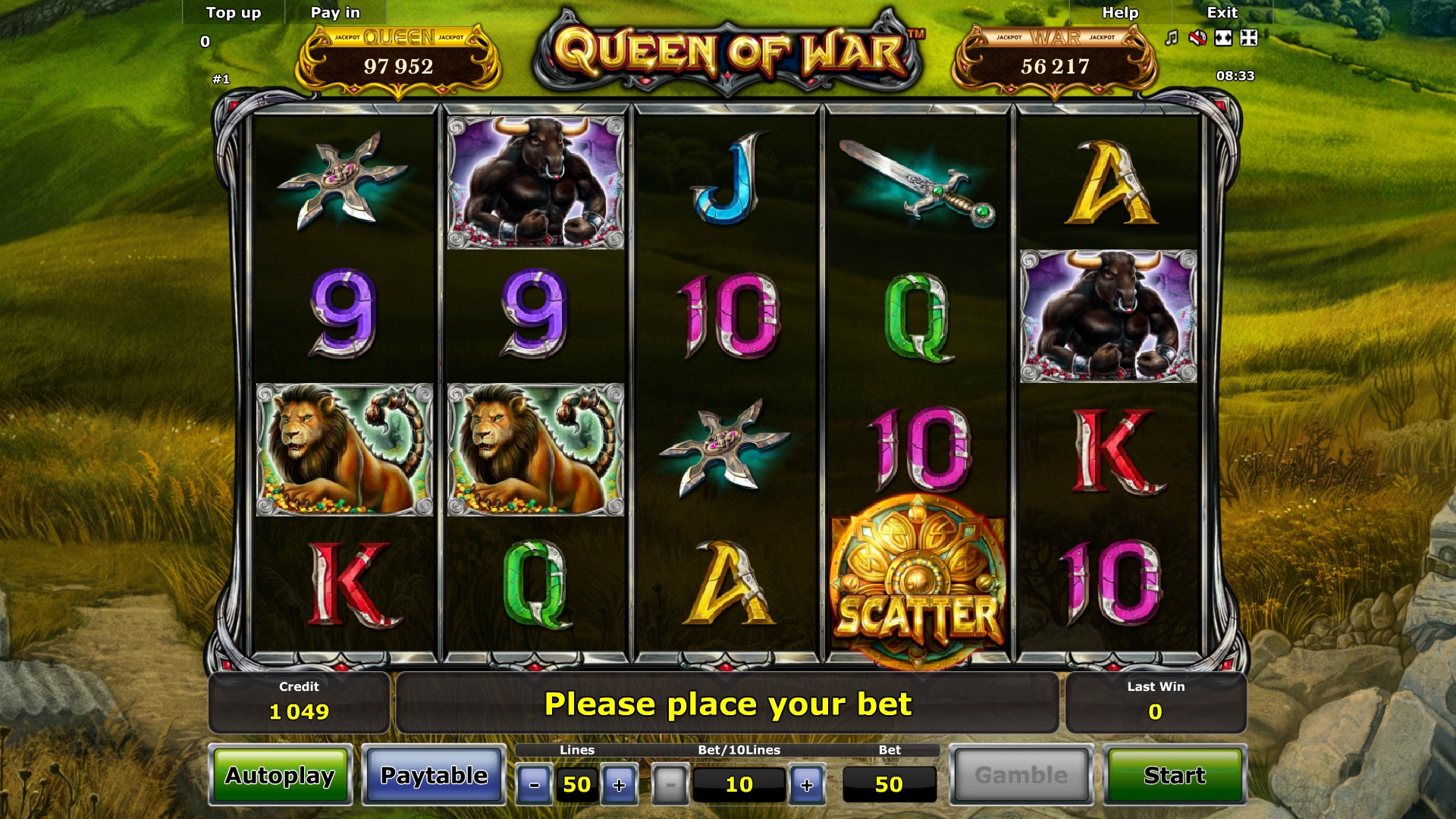The height and width of the screenshot is (819, 1456).
Task: Open the Help screen
Action: [x=1120, y=13]
